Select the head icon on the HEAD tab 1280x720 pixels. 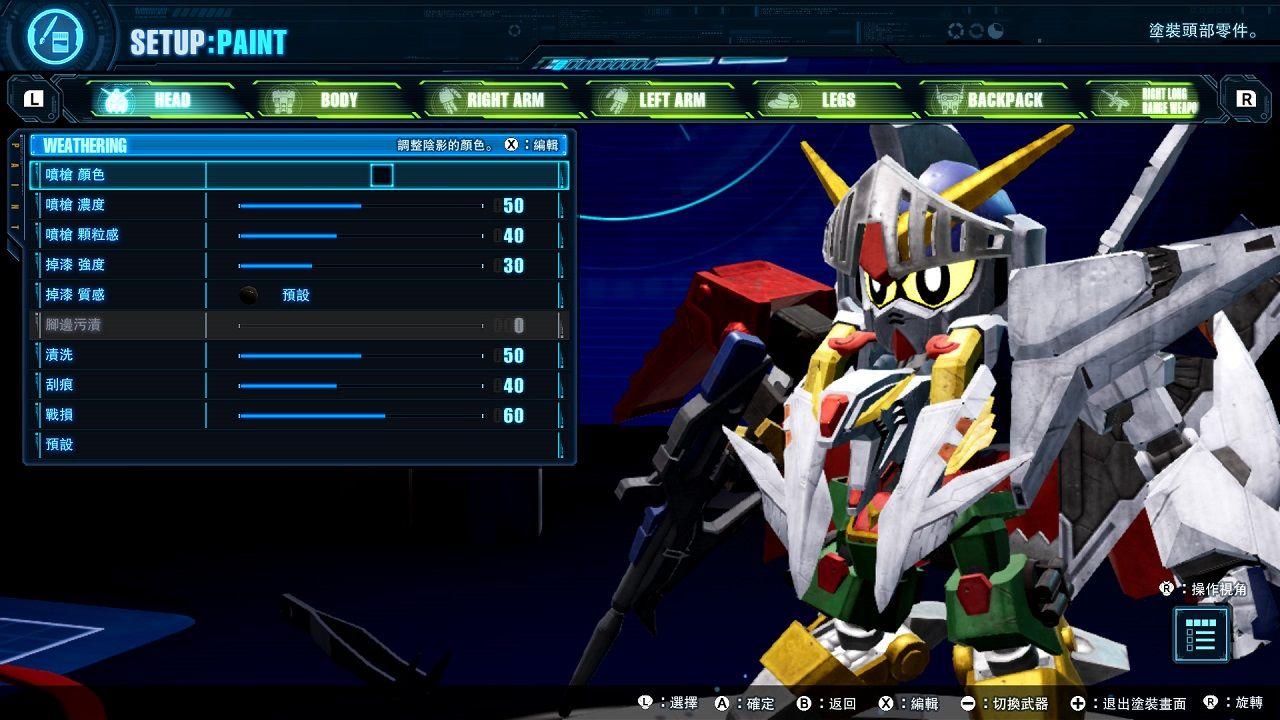point(115,100)
